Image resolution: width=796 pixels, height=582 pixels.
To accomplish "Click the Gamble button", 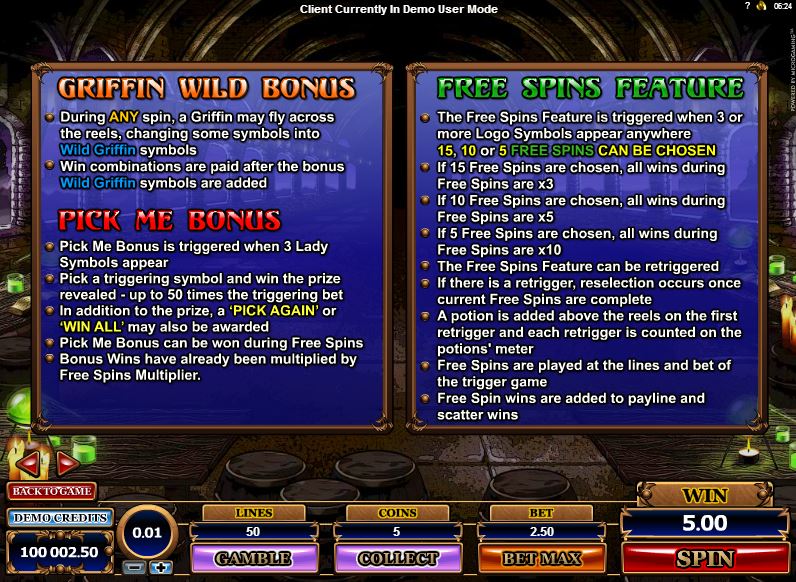I will (253, 557).
